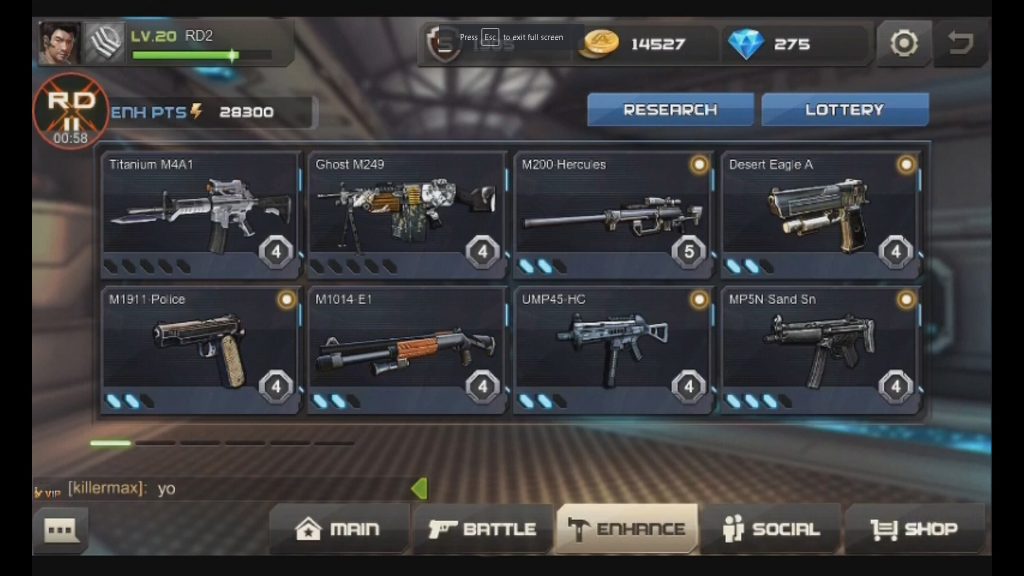1024x576 pixels.
Task: Open the chat window button
Action: tap(60, 530)
